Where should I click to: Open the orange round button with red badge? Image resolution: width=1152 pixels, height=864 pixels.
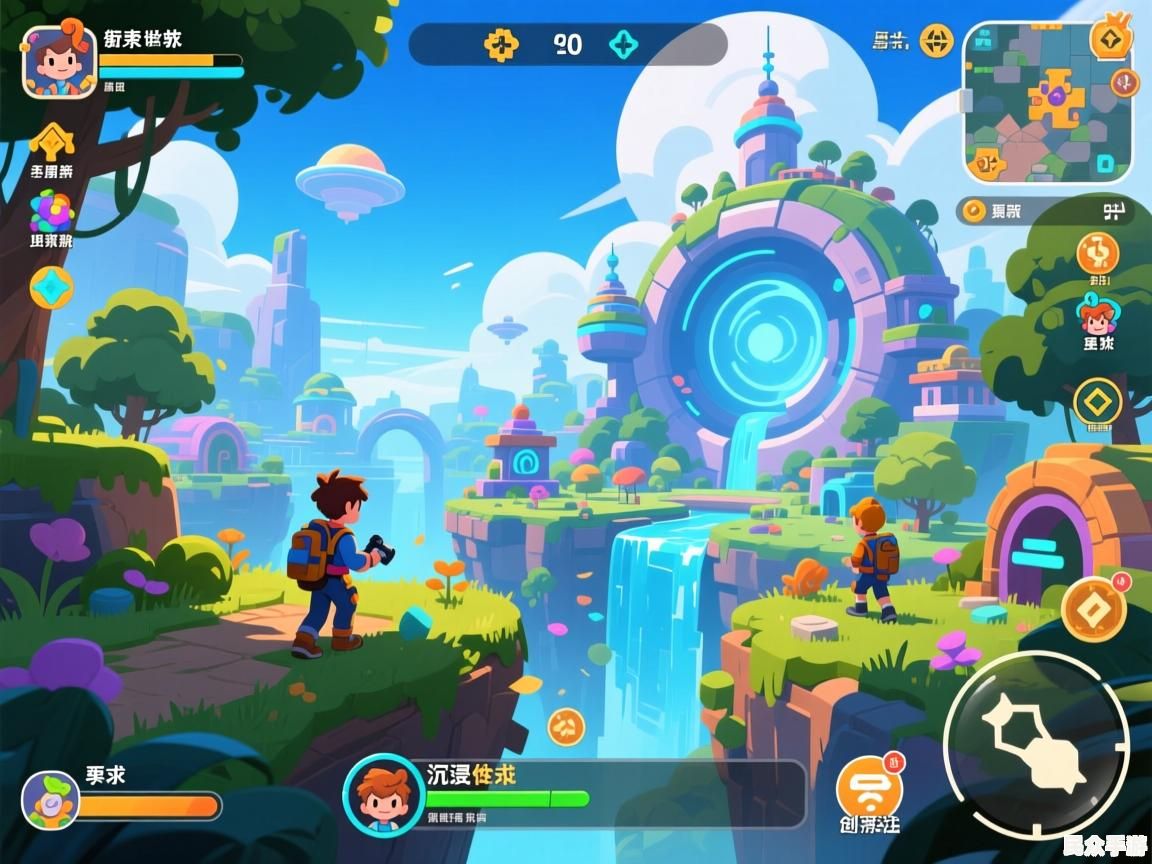coord(869,788)
